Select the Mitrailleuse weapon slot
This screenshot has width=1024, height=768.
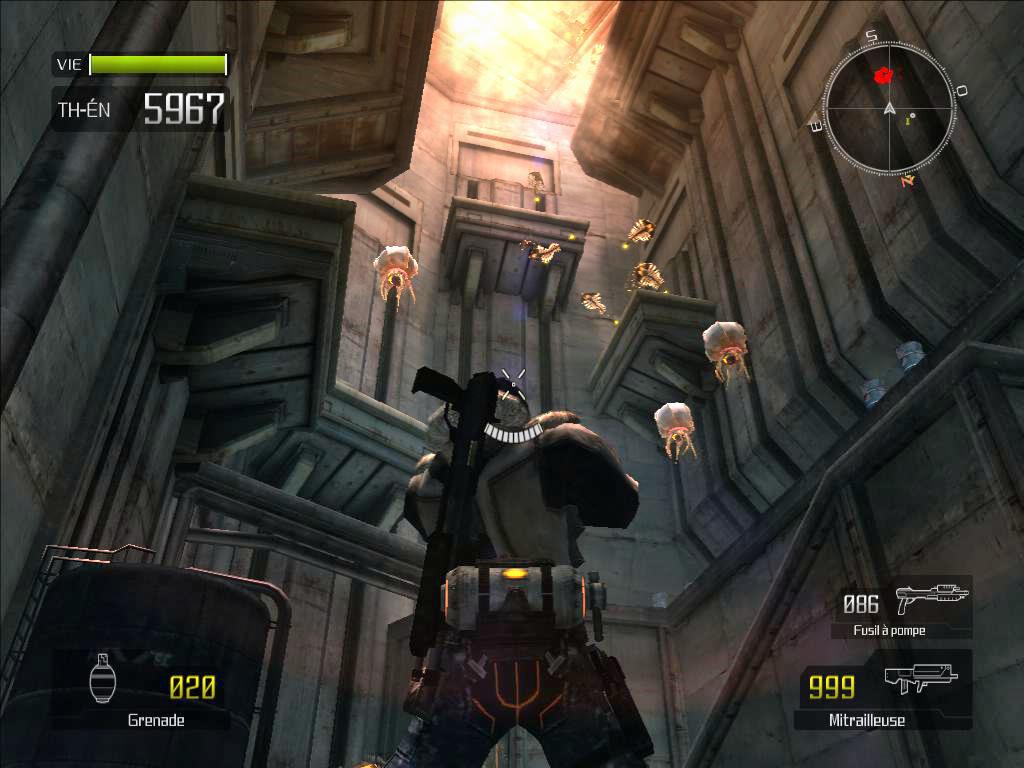click(883, 689)
